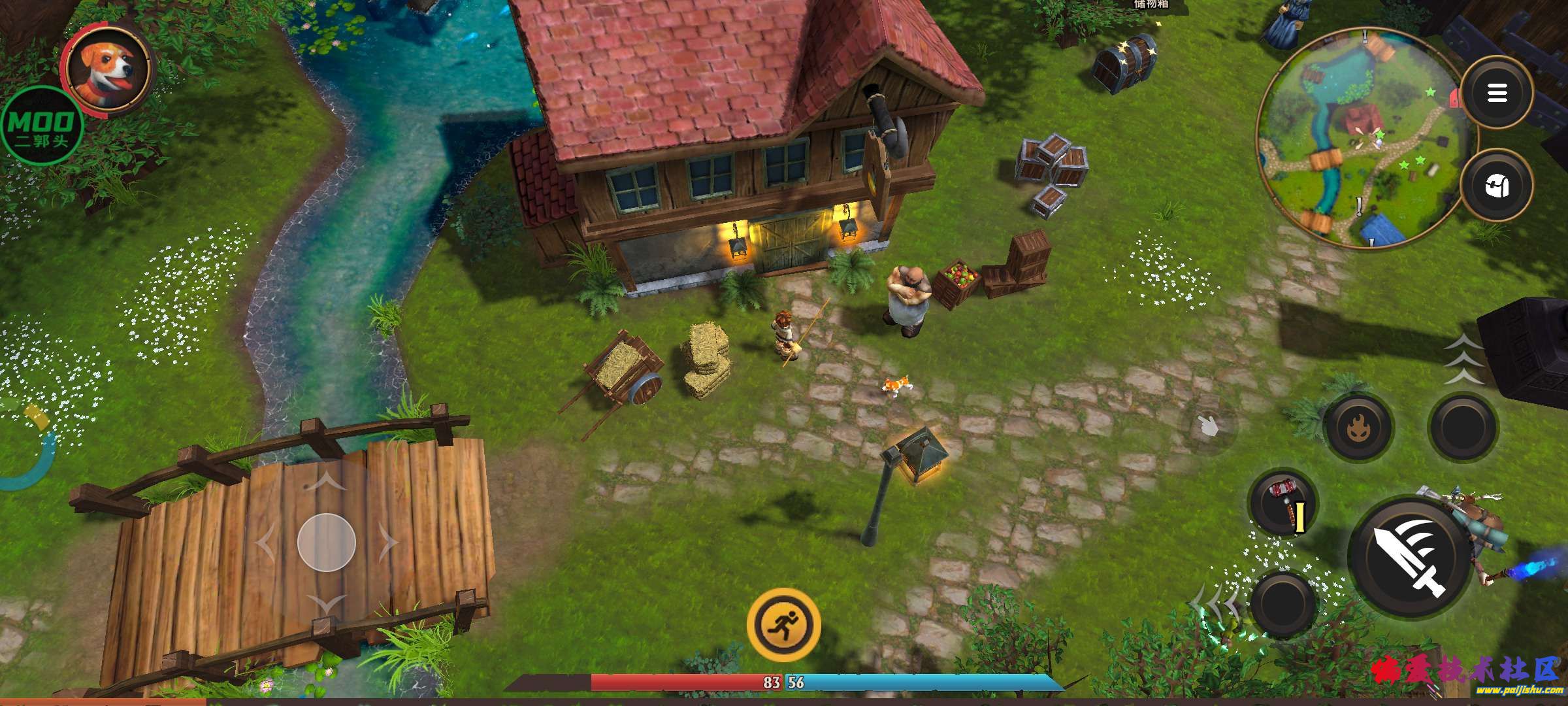Expand the upward chevron arrows
1568x706 pixels.
coord(1463,360)
